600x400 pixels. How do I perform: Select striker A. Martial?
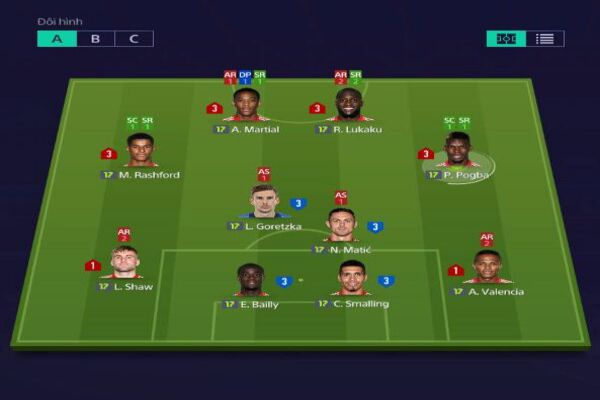coord(245,106)
